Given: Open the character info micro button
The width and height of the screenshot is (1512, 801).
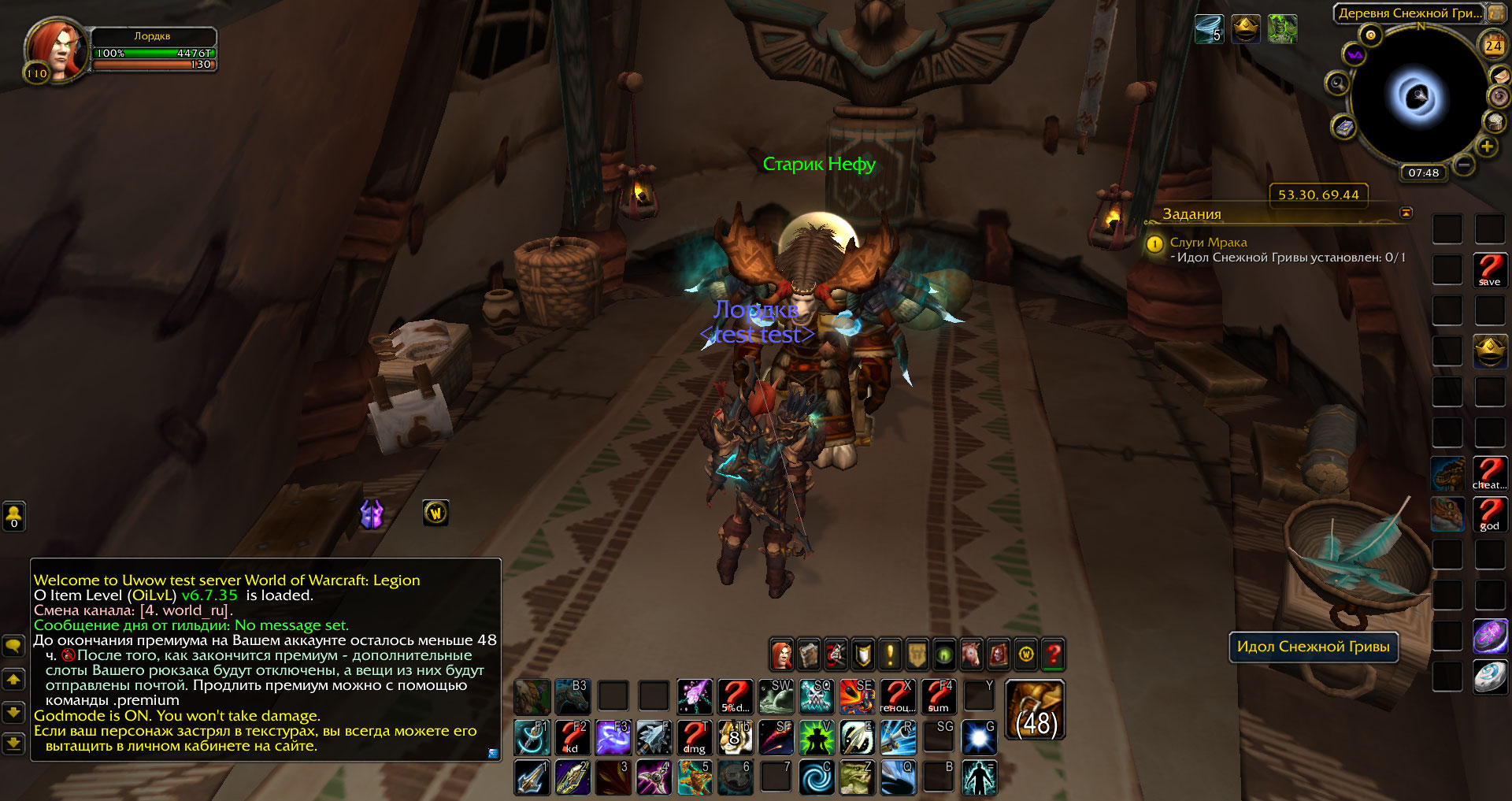Looking at the screenshot, I should (x=781, y=655).
